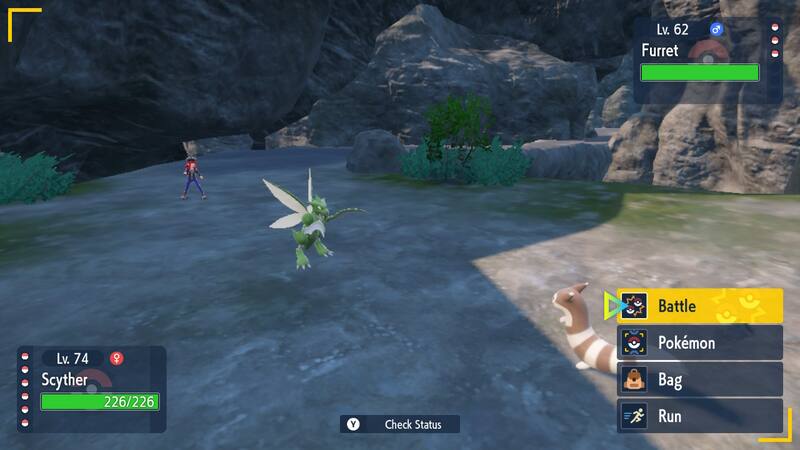Choose Run to flee the battle
The image size is (800, 450).
click(699, 415)
